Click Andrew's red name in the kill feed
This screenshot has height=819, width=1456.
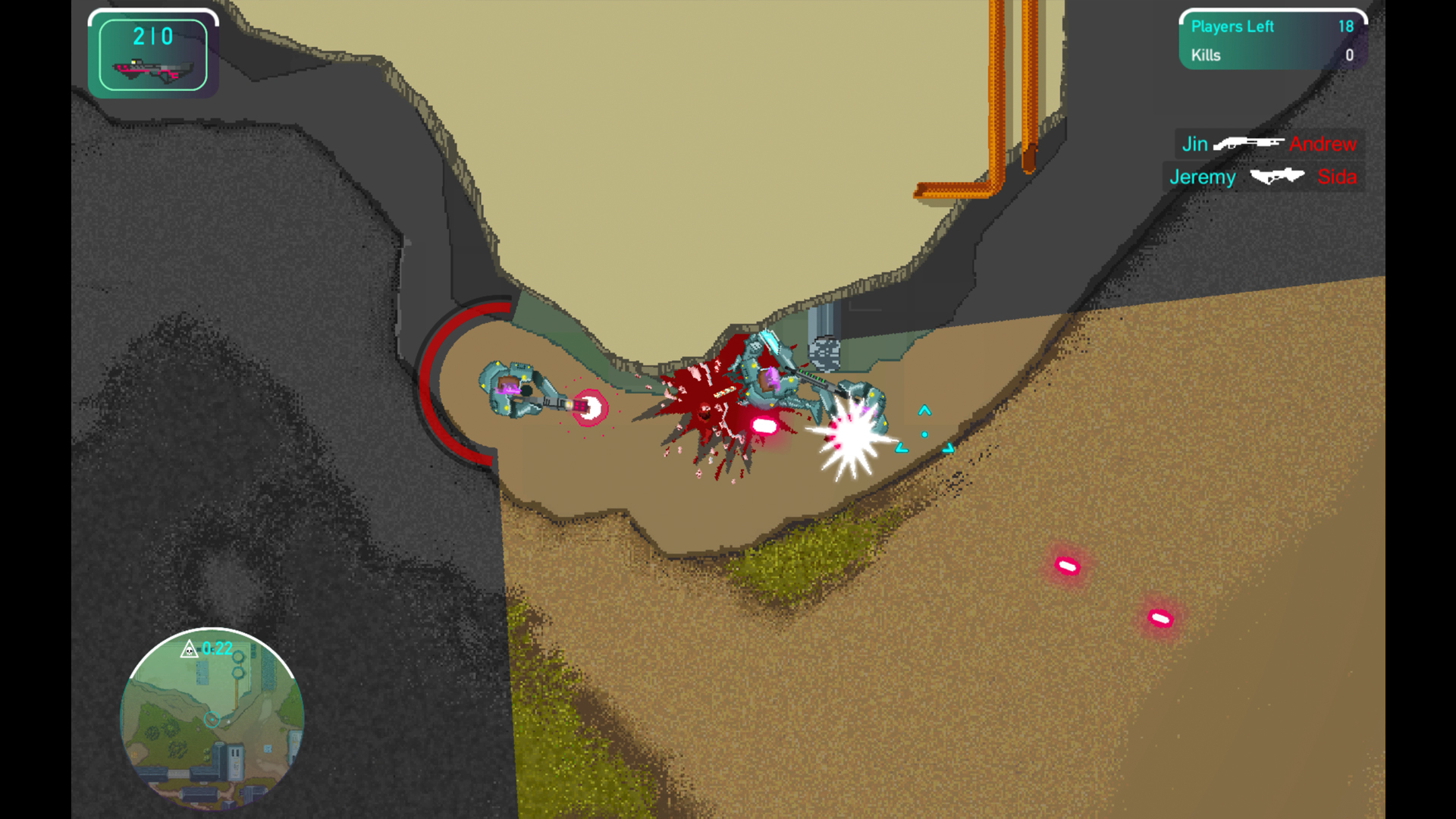[x=1323, y=143]
